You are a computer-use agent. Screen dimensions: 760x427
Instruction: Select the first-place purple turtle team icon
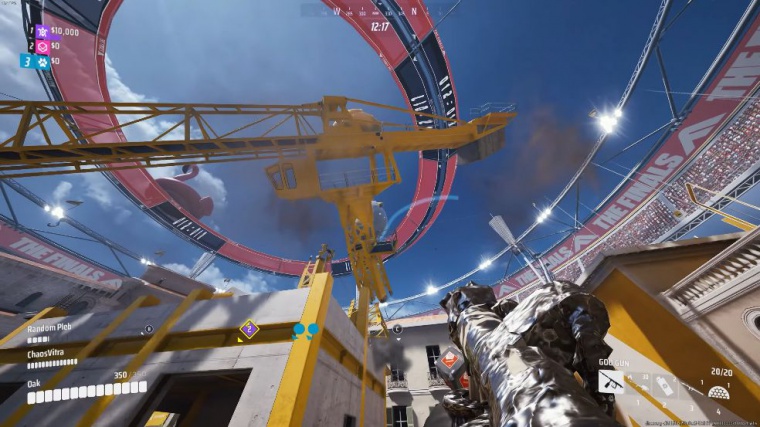(x=42, y=32)
